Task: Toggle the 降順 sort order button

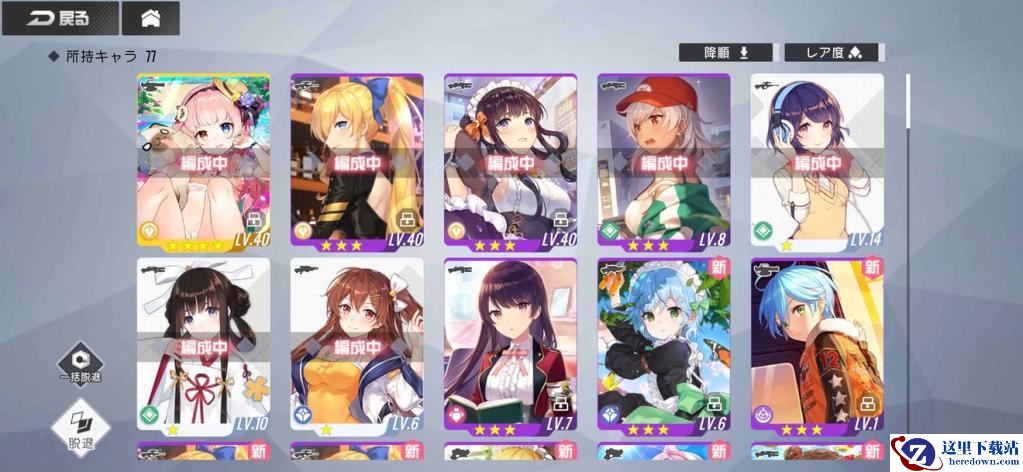Action: point(727,53)
